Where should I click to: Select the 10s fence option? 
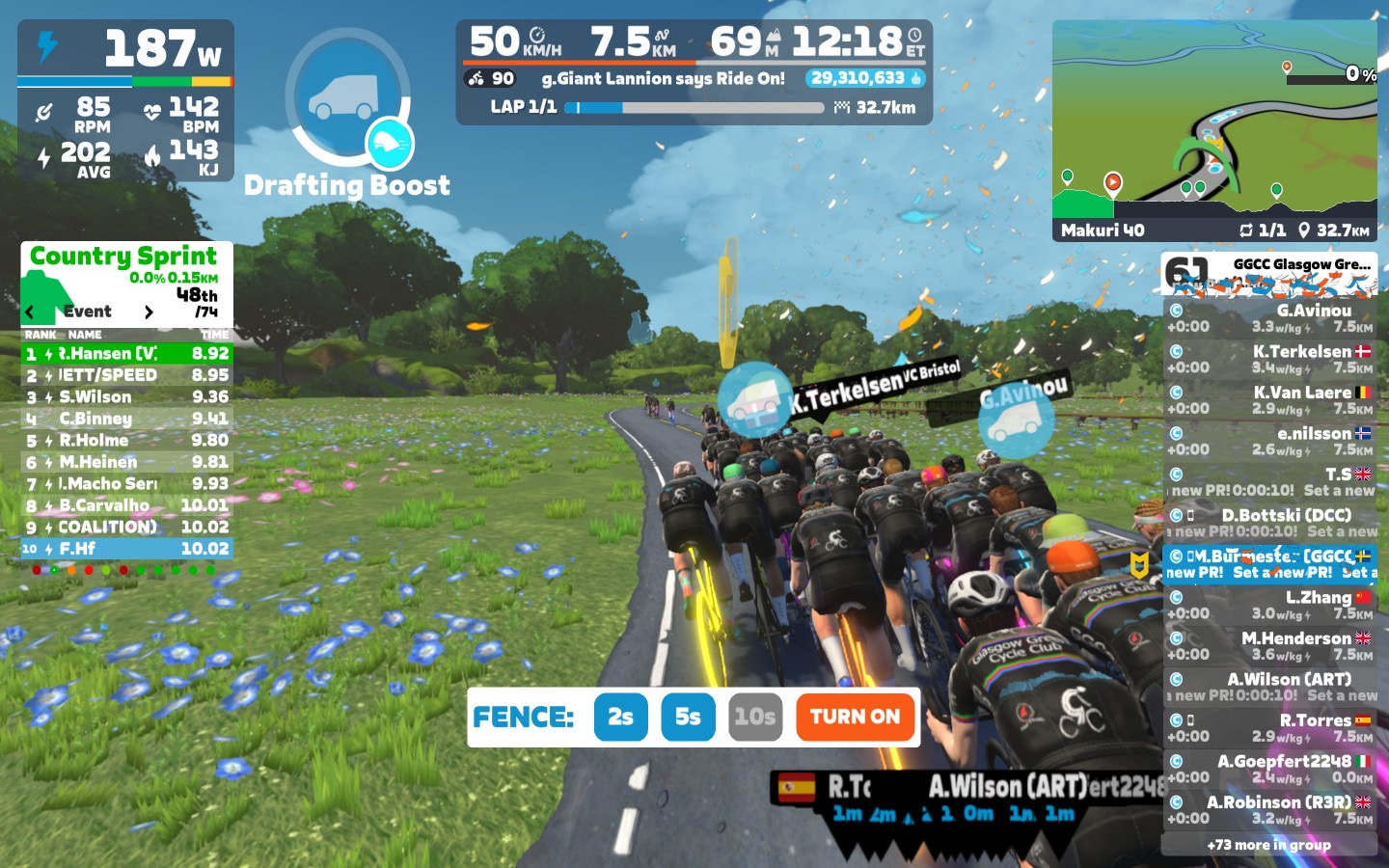coord(754,717)
